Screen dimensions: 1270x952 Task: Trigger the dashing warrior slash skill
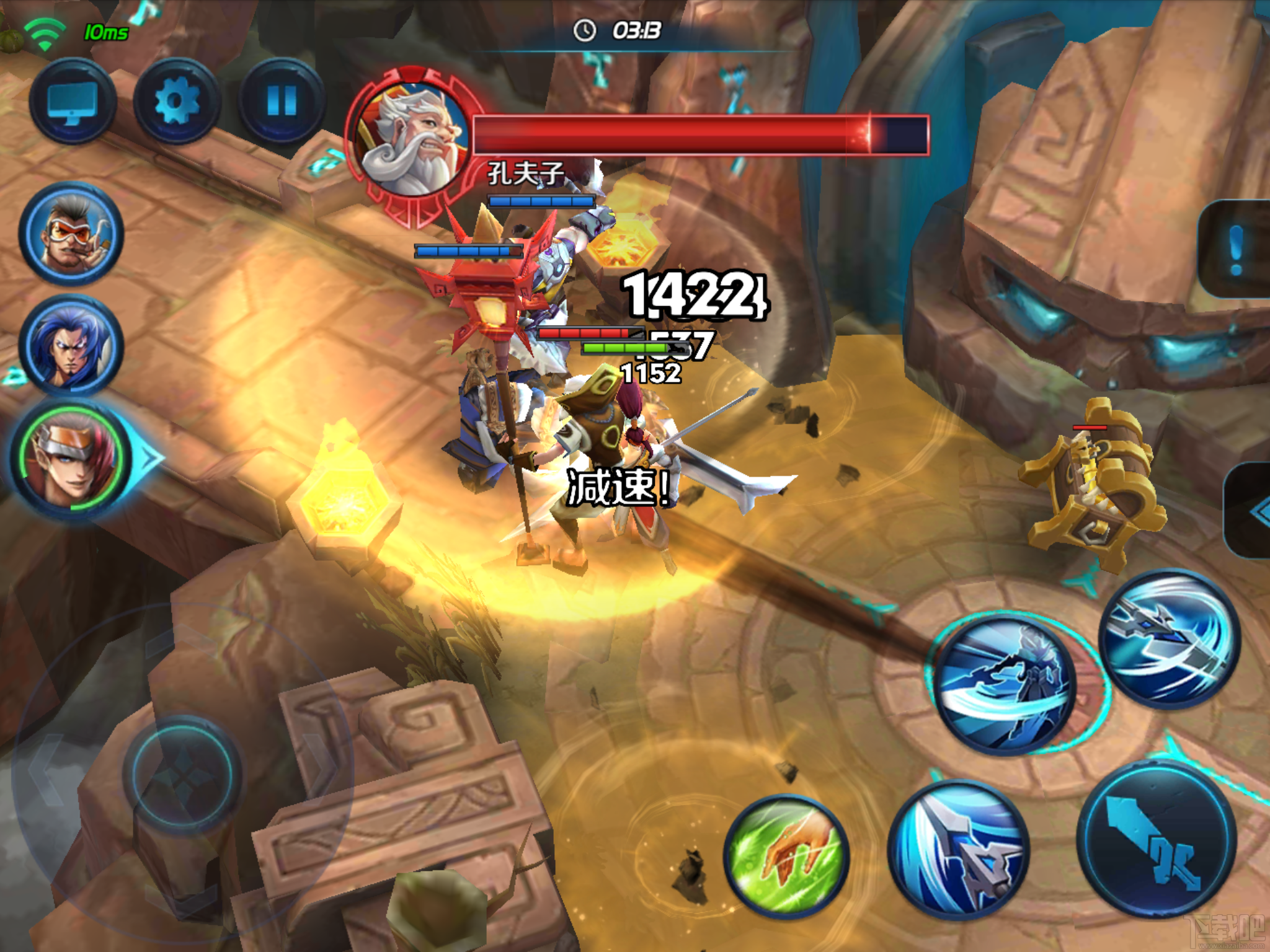pyautogui.click(x=1005, y=685)
